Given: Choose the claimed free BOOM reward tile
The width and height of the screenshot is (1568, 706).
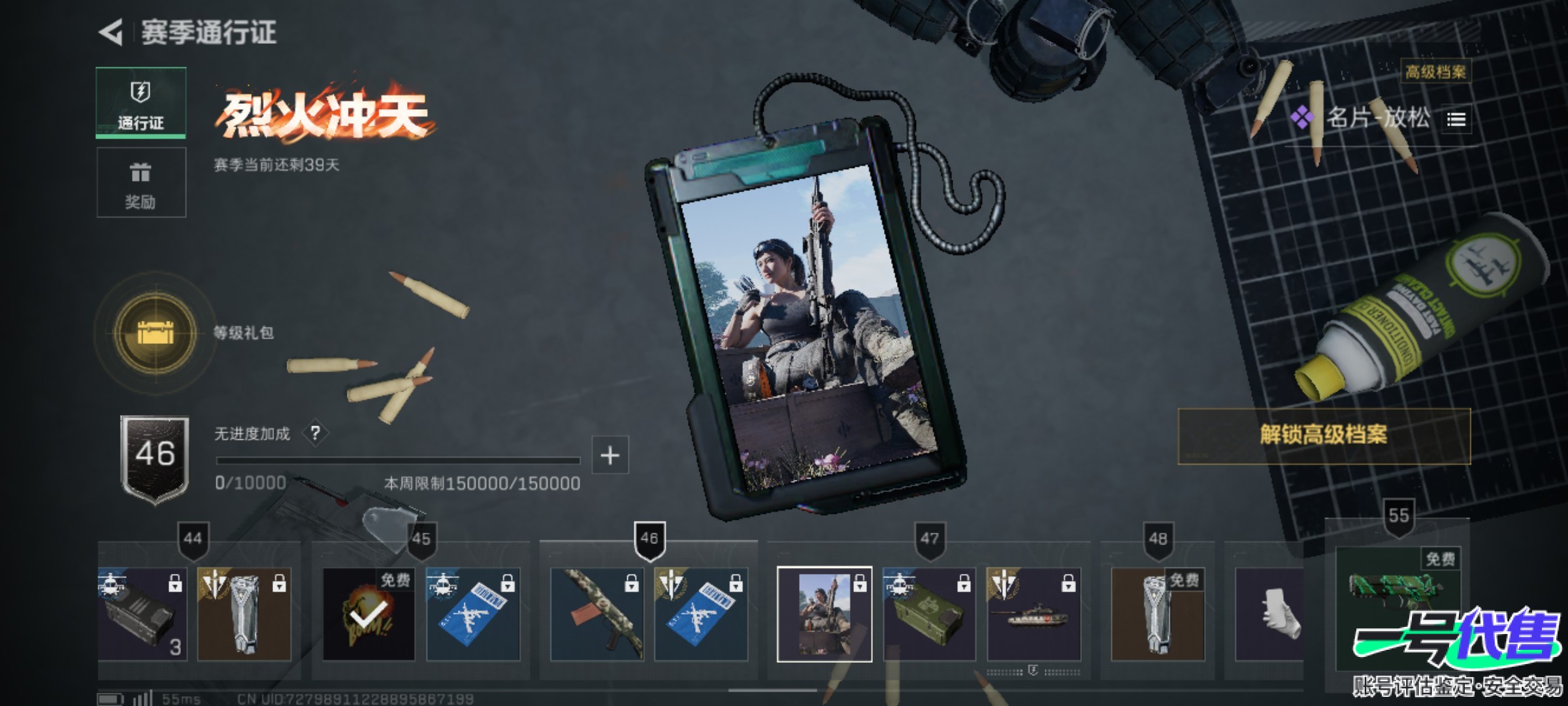Looking at the screenshot, I should coord(368,614).
